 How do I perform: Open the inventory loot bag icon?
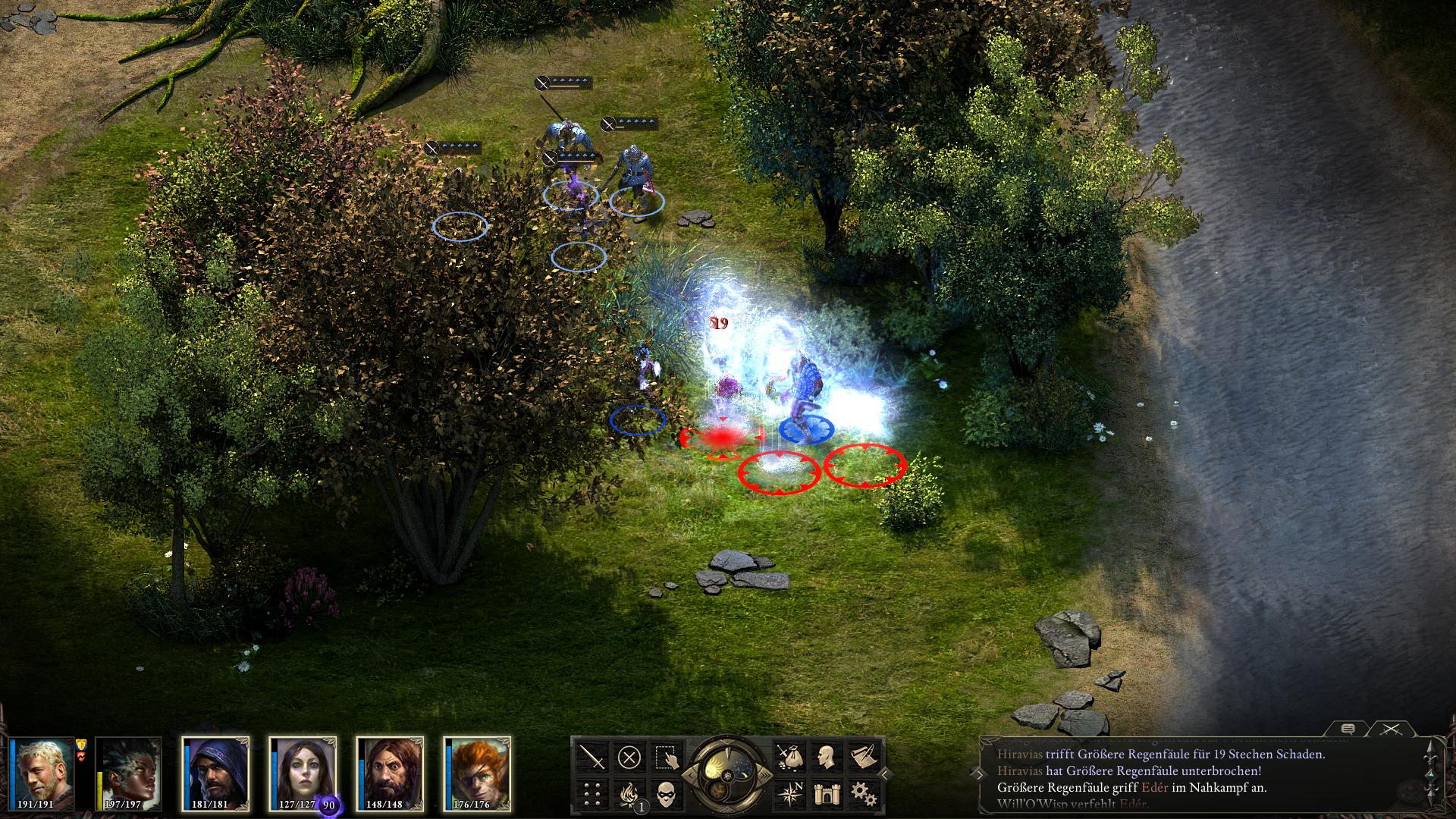tap(789, 757)
